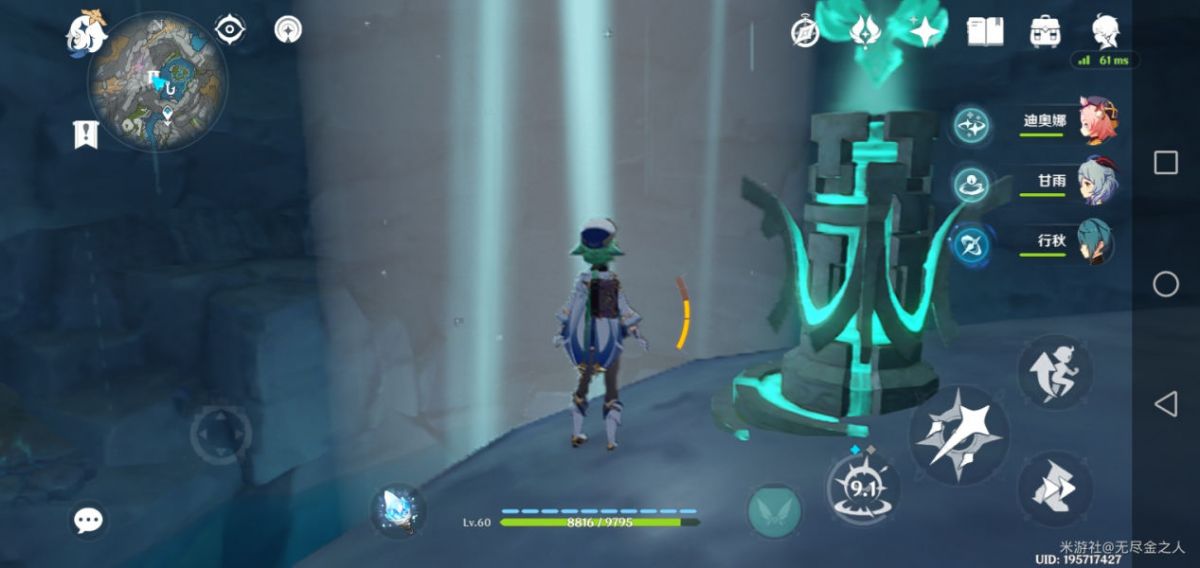Viewport: 1200px width, 568px height.
Task: Open the quest exclamation icon below Paimon
Action: (x=87, y=134)
